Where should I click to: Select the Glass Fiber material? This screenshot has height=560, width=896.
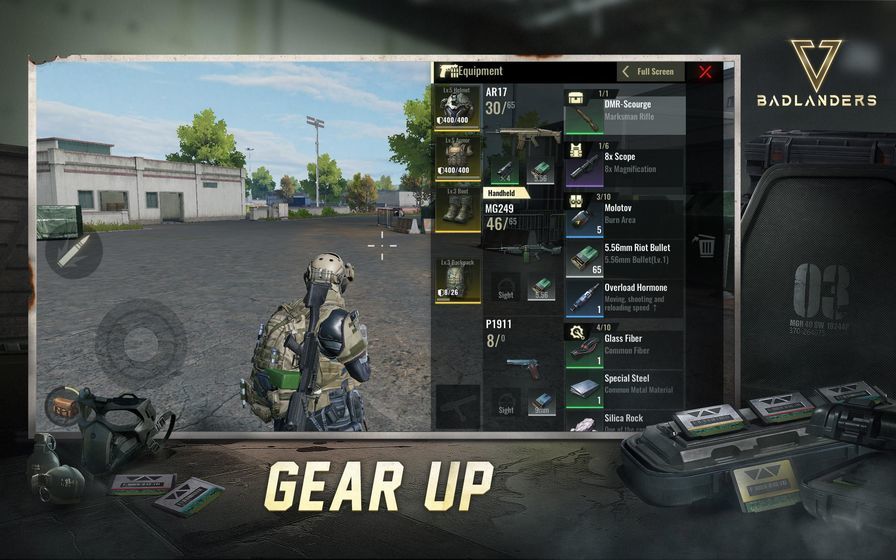(x=624, y=346)
